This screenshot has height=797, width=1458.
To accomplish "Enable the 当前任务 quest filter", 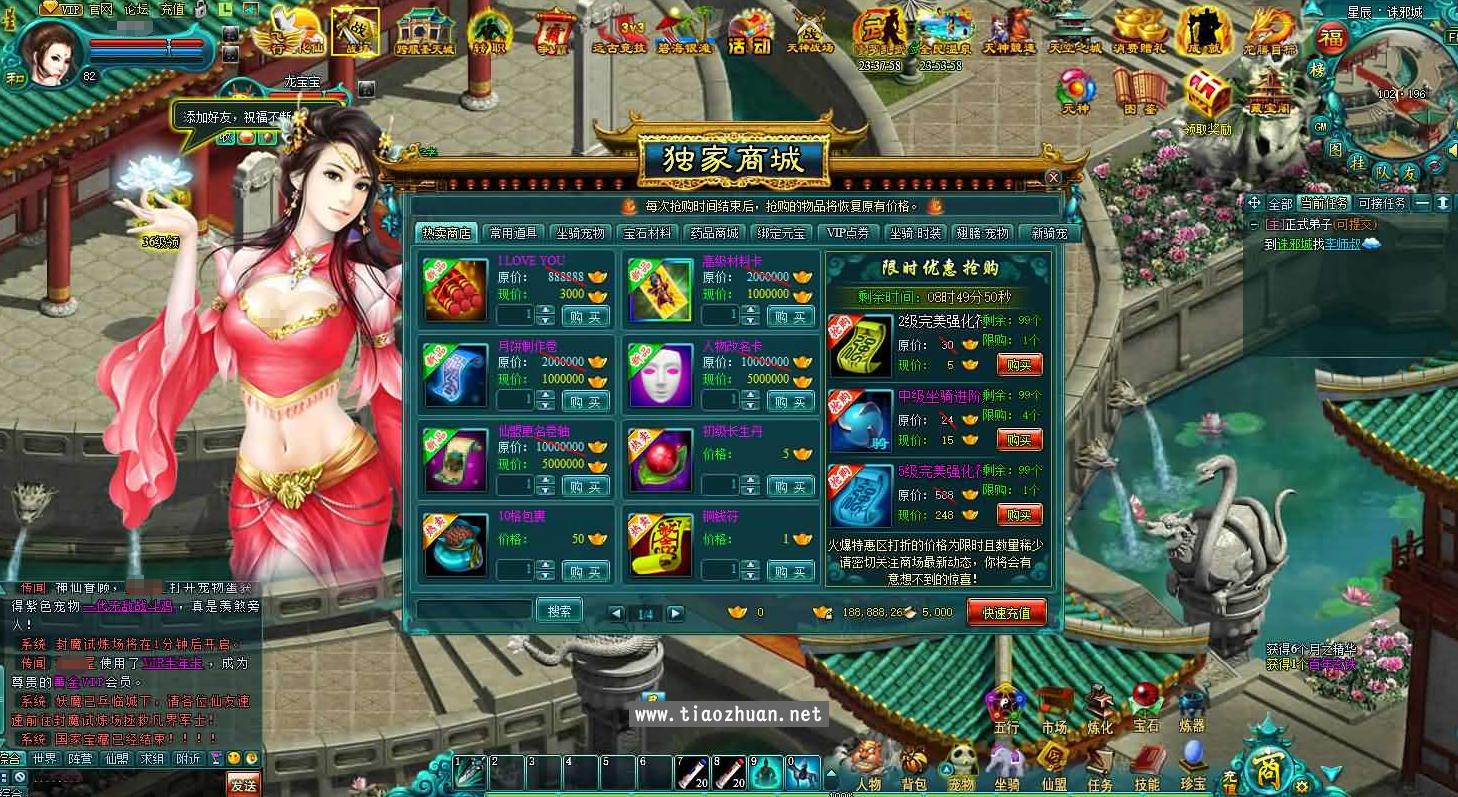I will point(1324,203).
